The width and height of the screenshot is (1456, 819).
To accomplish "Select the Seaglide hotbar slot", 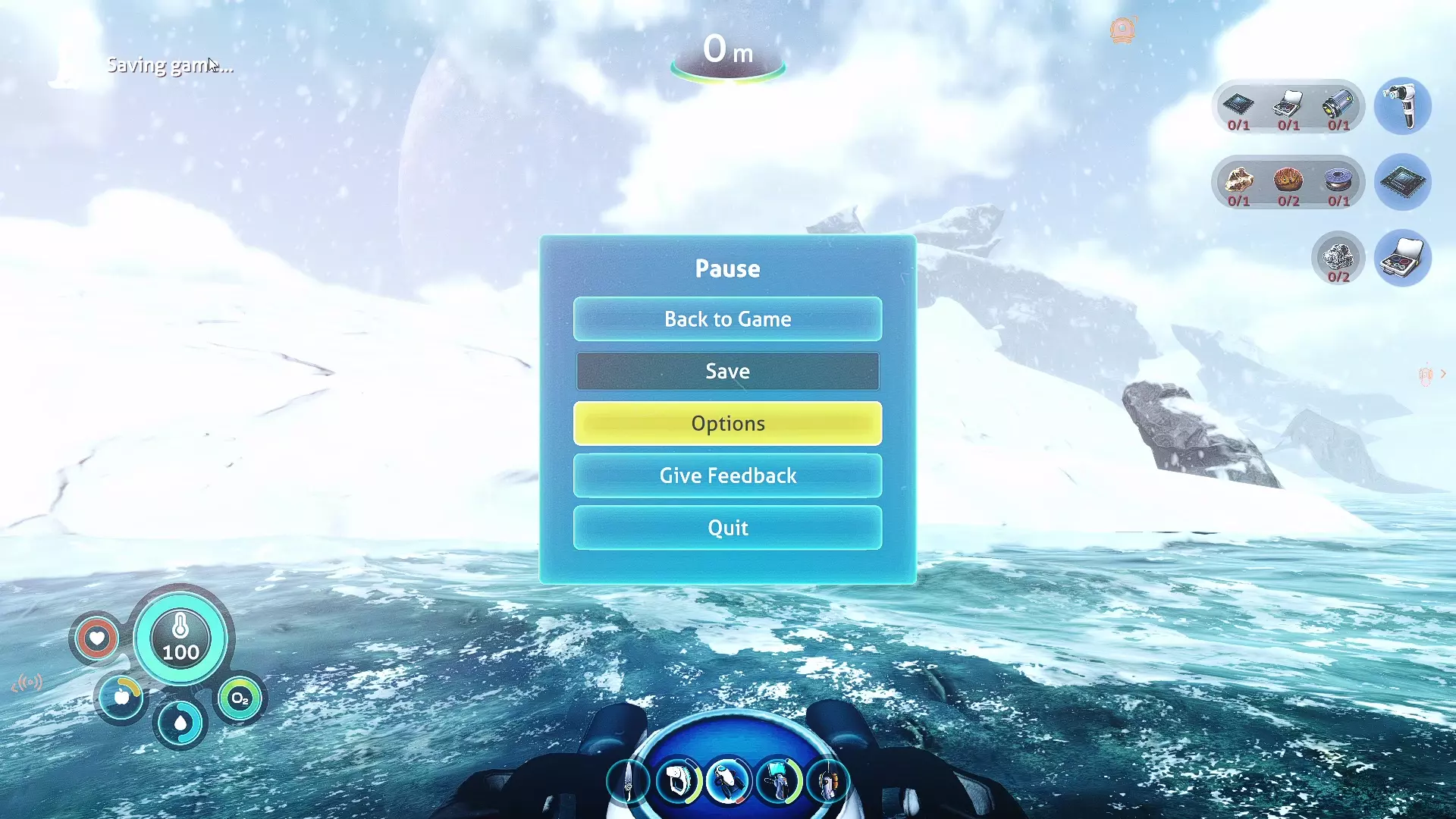I will (728, 781).
